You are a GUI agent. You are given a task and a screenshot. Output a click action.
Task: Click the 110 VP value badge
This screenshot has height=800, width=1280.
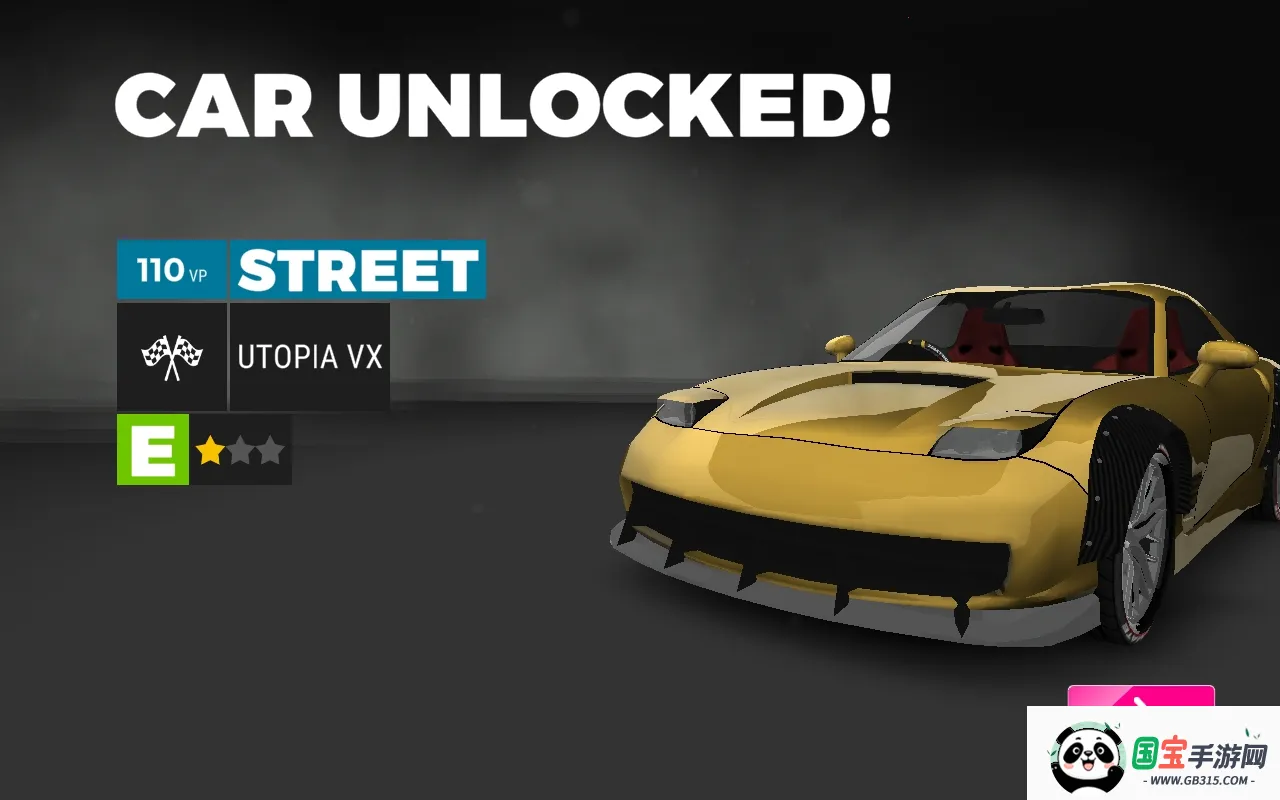tap(171, 268)
